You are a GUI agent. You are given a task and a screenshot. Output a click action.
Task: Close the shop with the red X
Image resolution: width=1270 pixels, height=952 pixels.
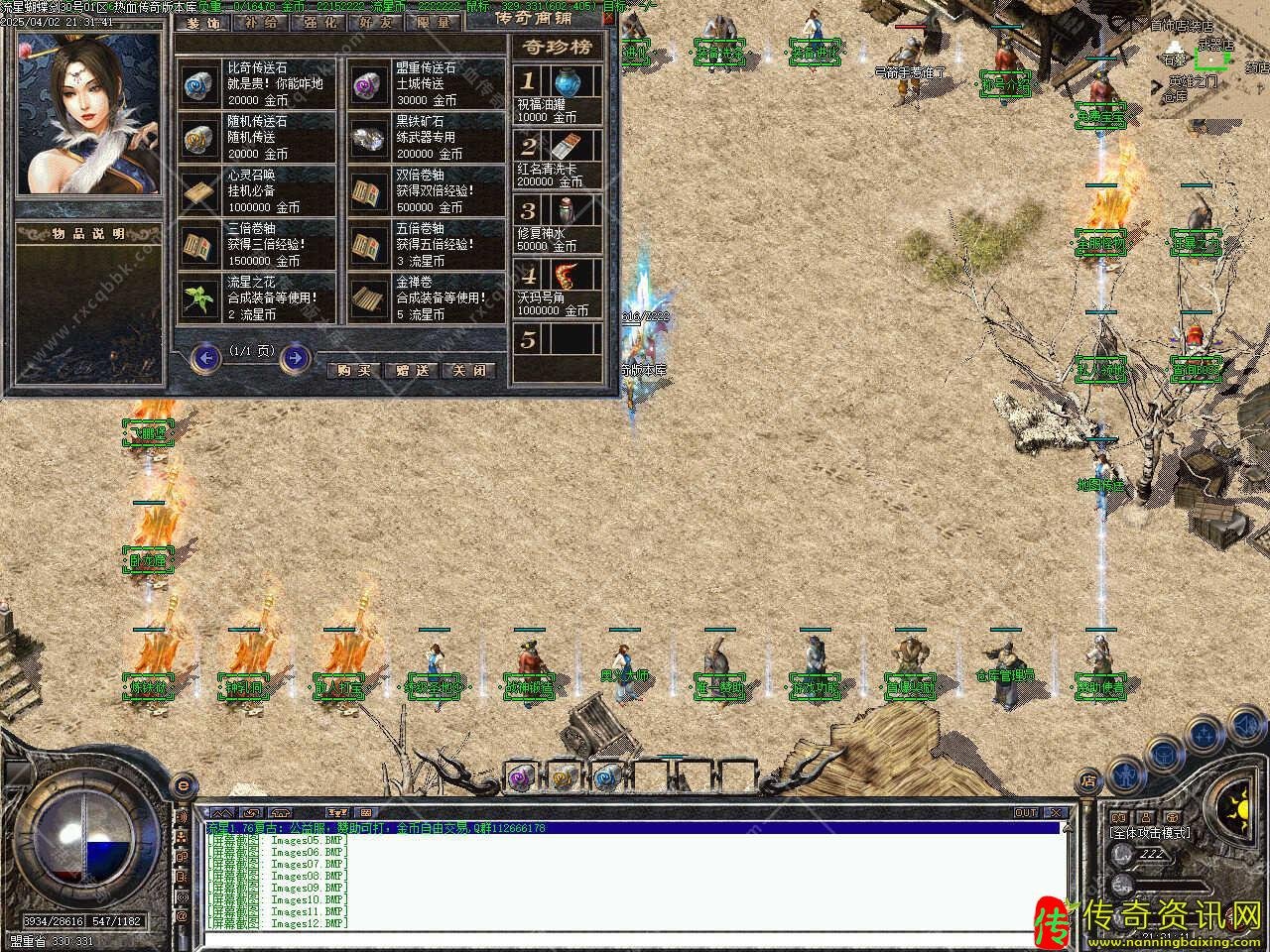click(608, 18)
